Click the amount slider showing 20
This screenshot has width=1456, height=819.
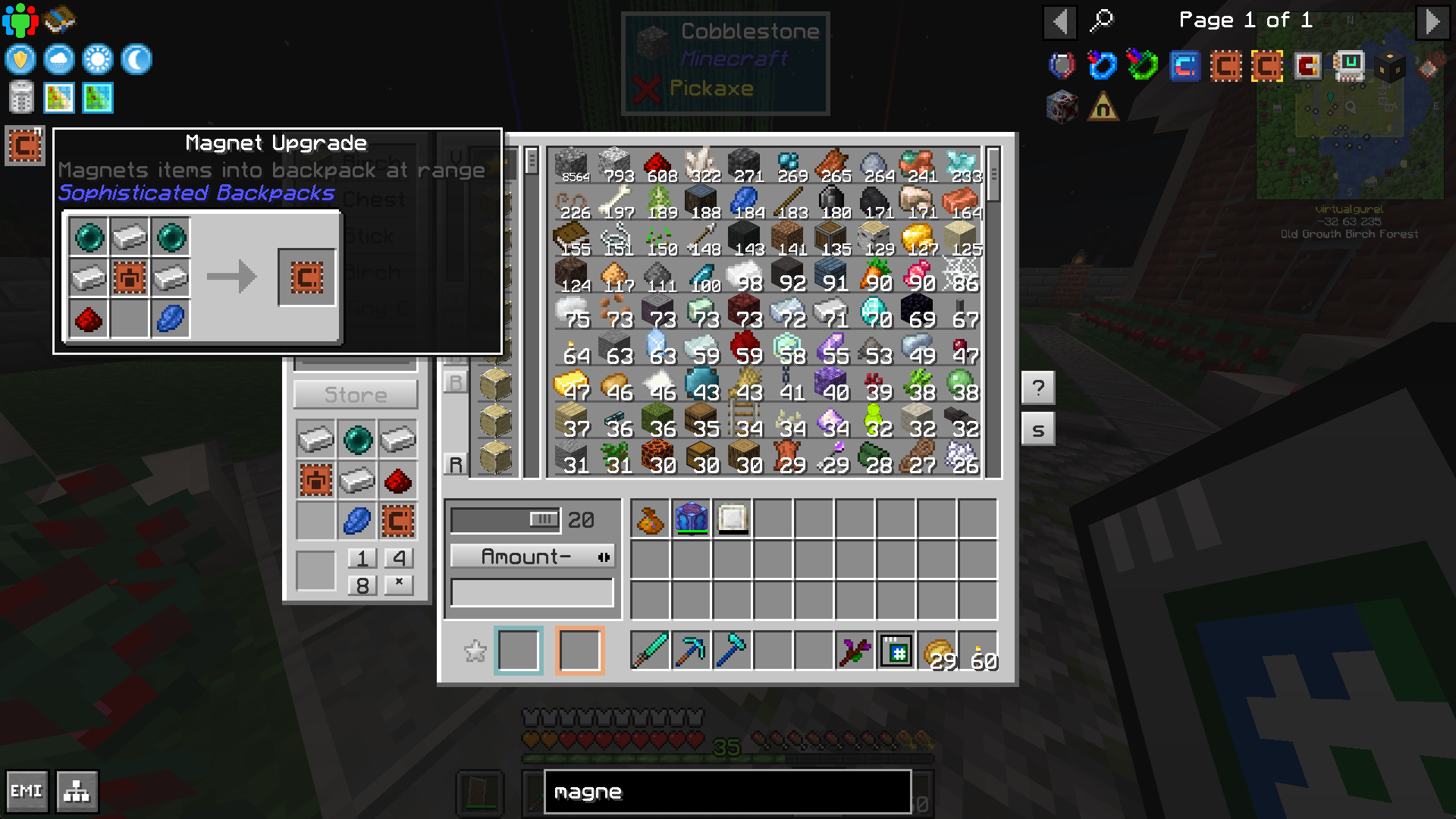point(505,520)
